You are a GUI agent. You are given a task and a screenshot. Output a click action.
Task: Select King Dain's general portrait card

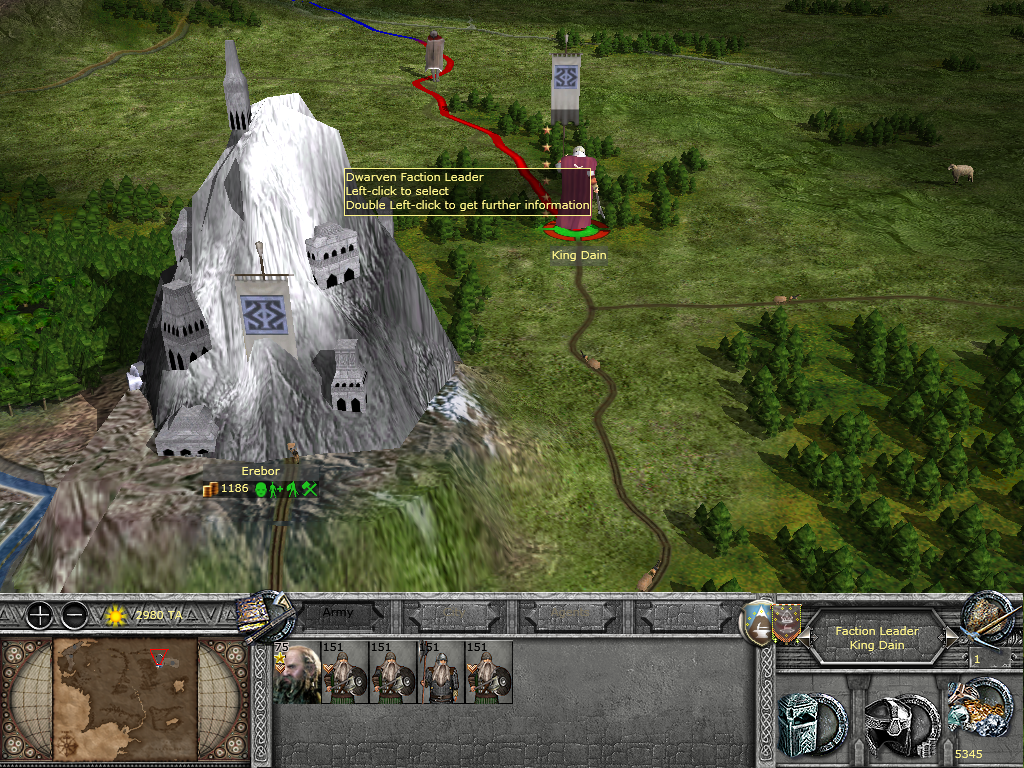click(x=297, y=672)
